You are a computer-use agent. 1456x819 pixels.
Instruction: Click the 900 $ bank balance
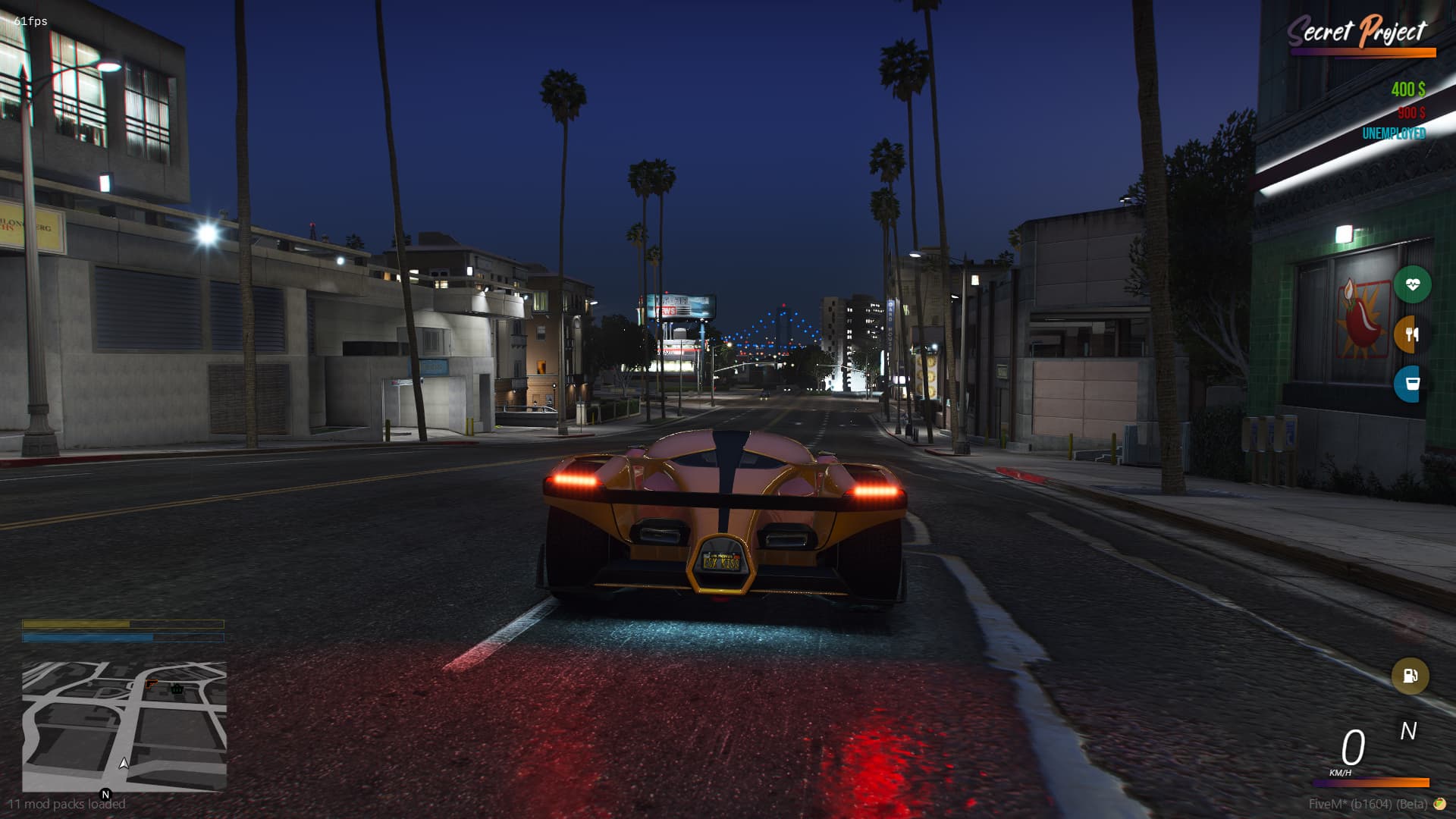click(x=1410, y=114)
